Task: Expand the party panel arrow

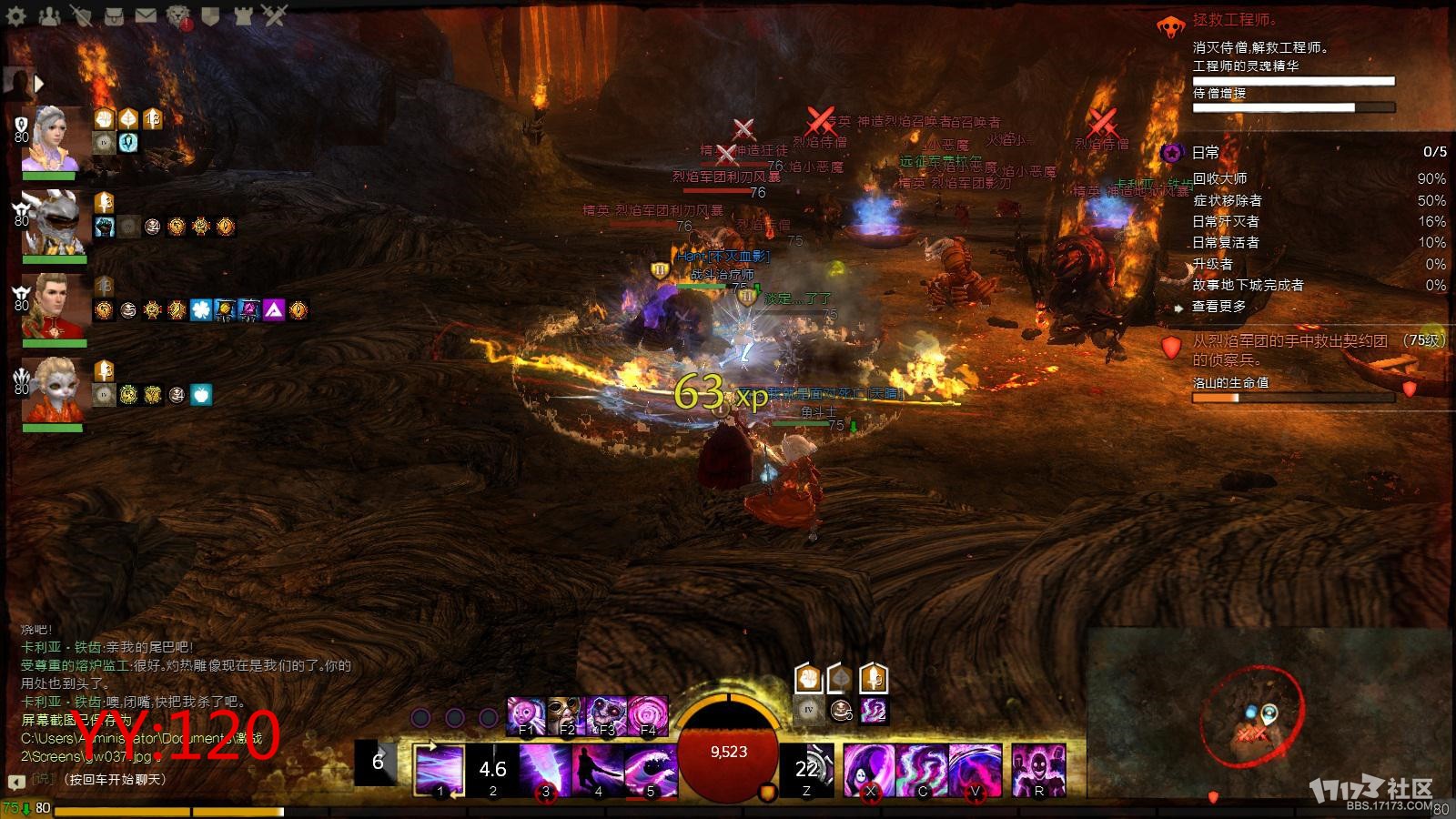Action: [39, 84]
